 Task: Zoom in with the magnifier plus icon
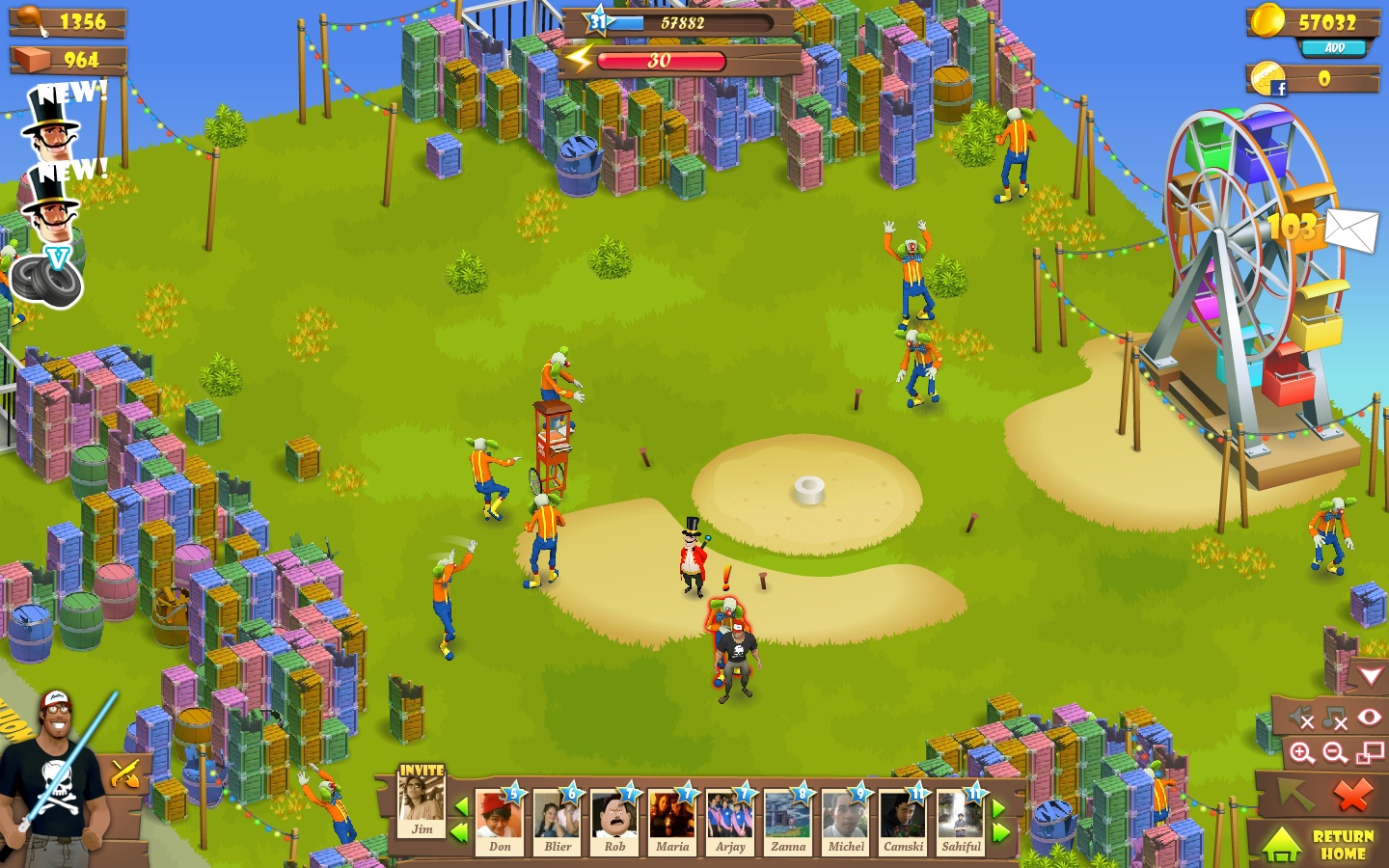(x=1302, y=753)
